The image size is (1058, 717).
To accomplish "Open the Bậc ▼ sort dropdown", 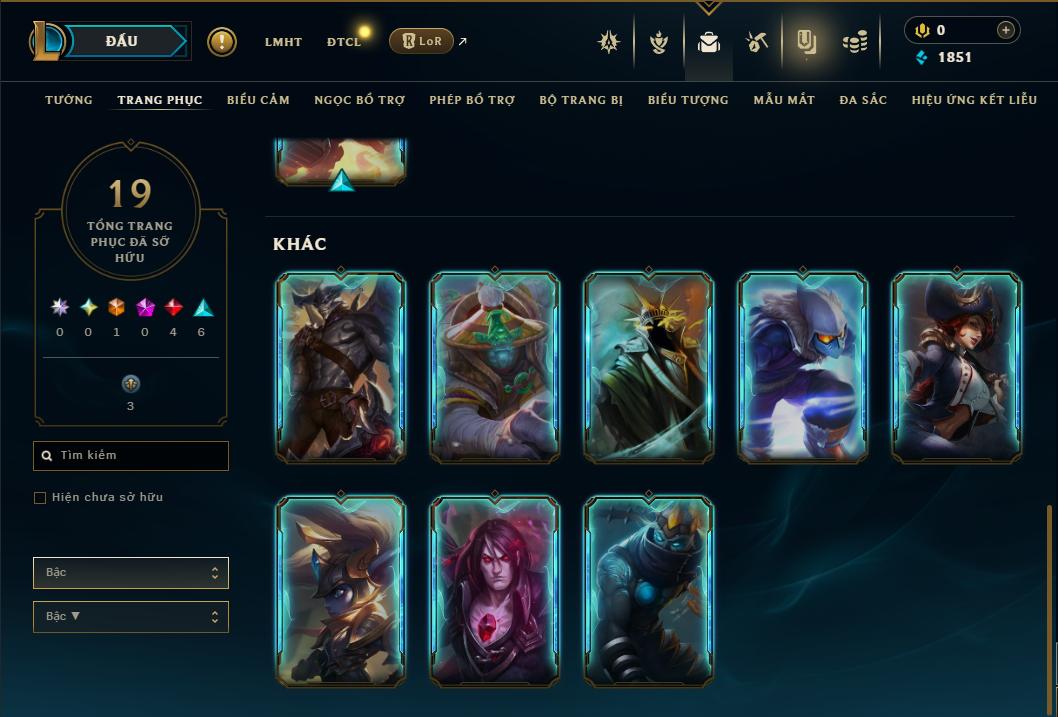I will tap(131, 617).
